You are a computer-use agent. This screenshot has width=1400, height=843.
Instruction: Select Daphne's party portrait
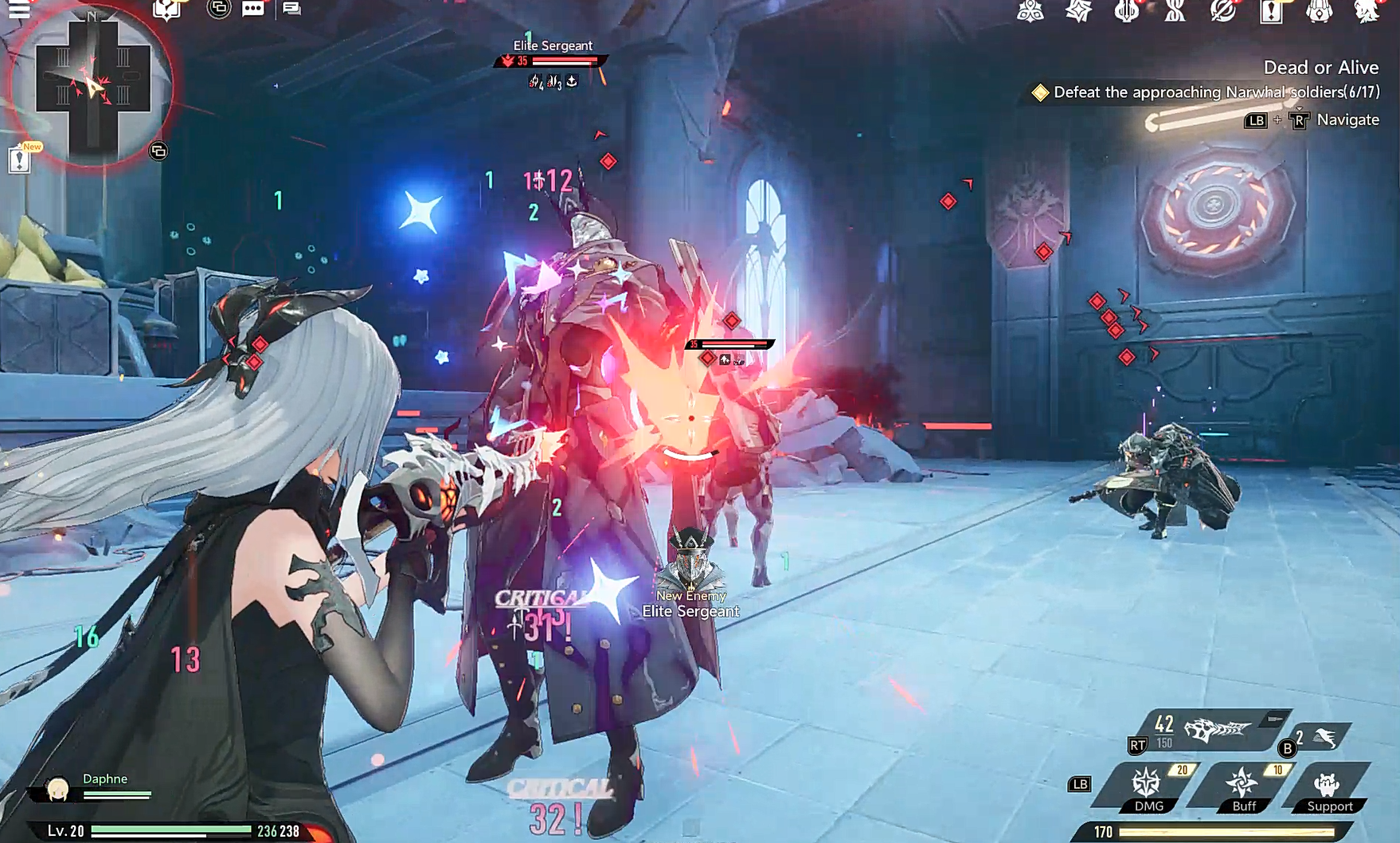point(57,788)
